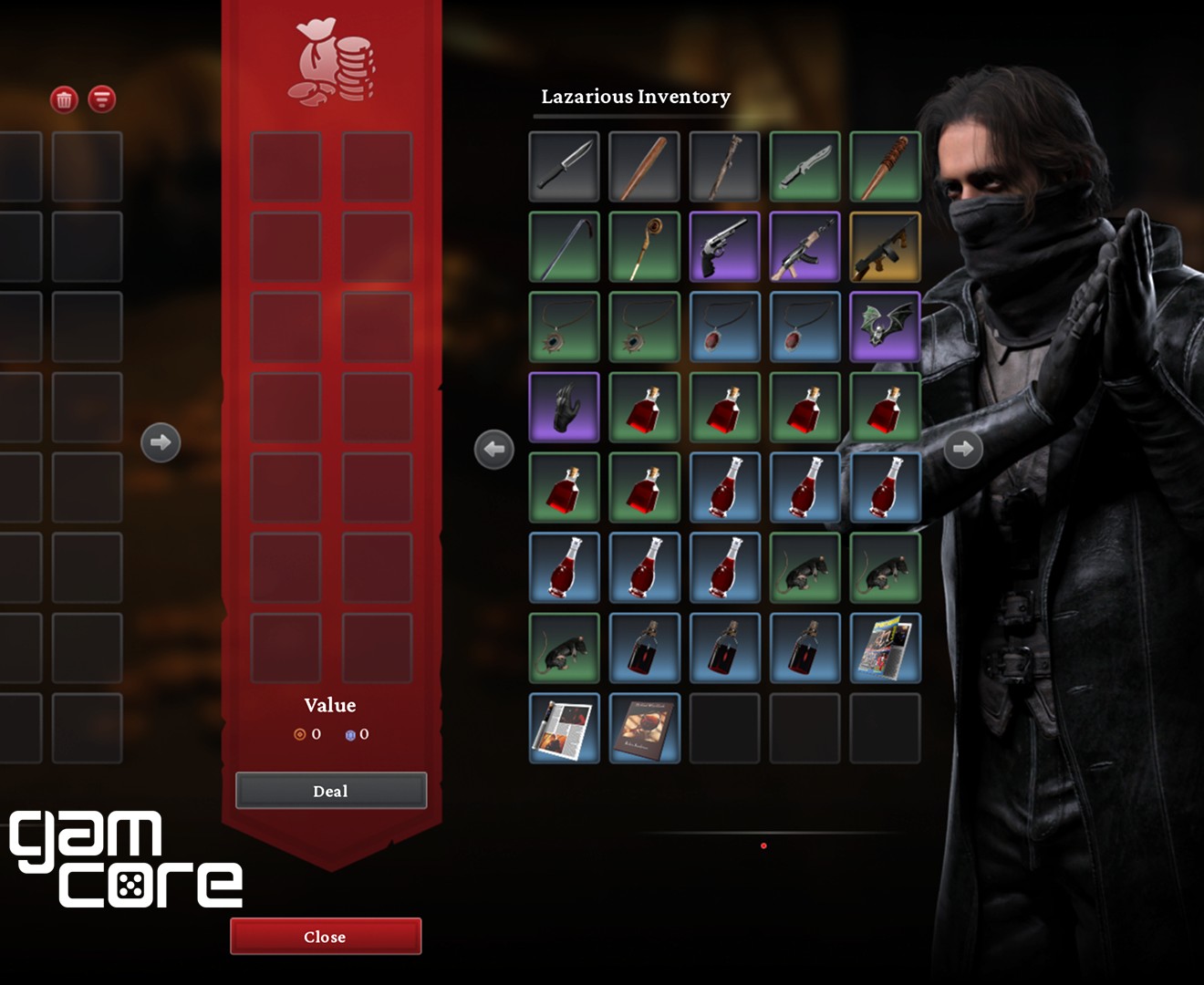Select the purple assault rifle
The height and width of the screenshot is (985, 1204).
(804, 247)
